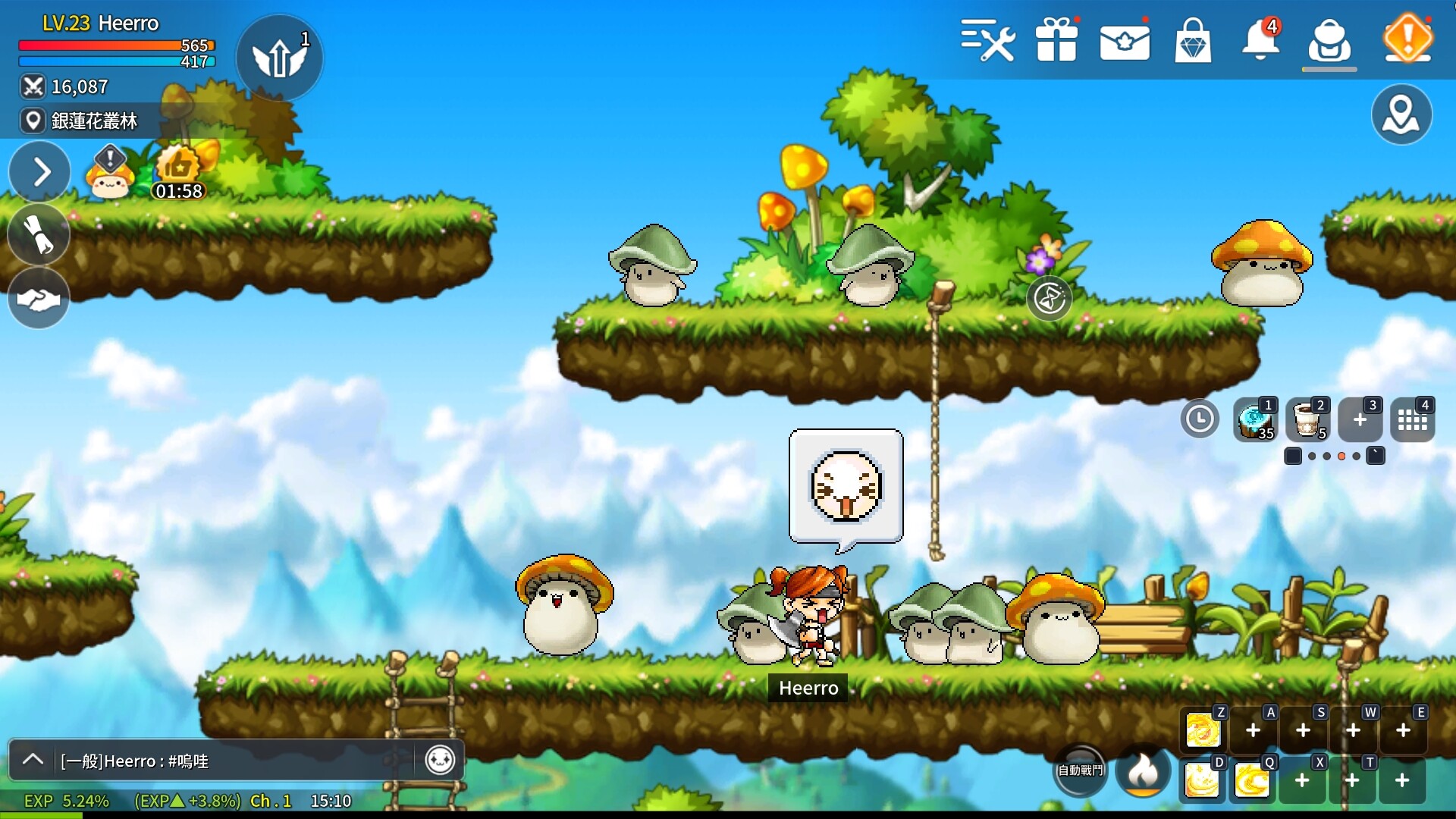Use the skill assigned to Z

coord(1203,731)
